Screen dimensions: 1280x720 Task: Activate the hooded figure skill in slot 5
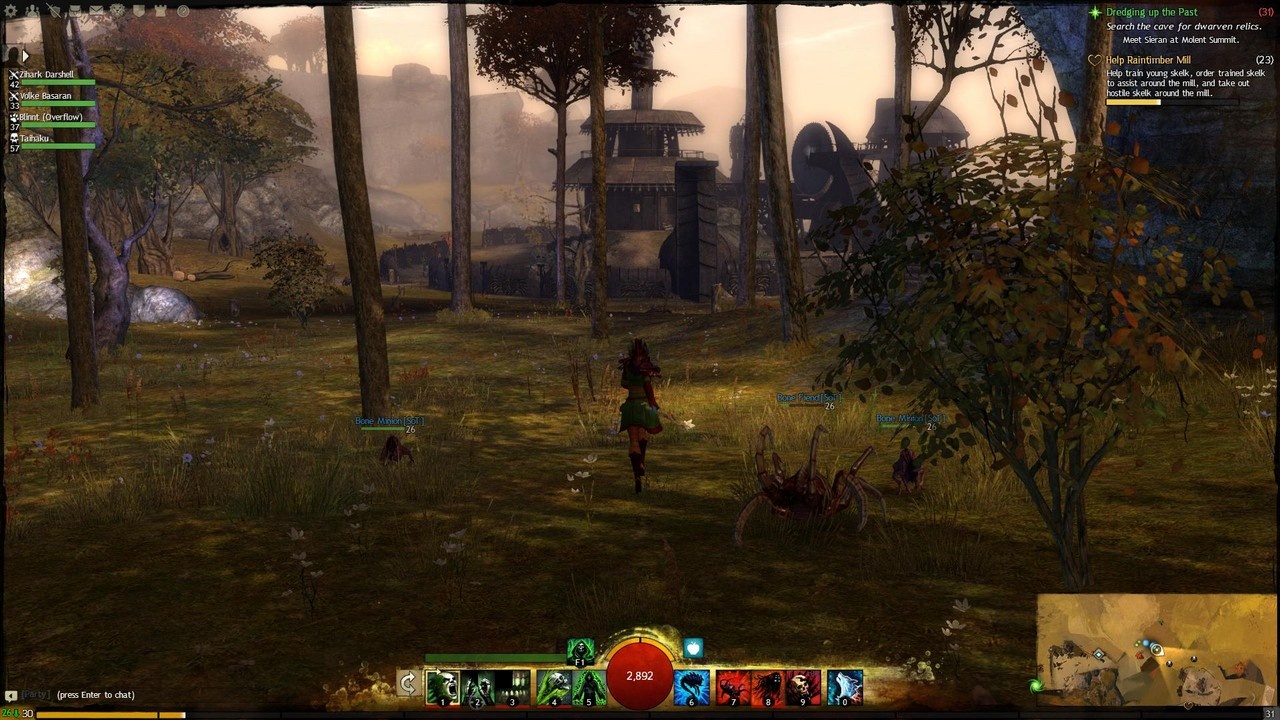tap(589, 687)
